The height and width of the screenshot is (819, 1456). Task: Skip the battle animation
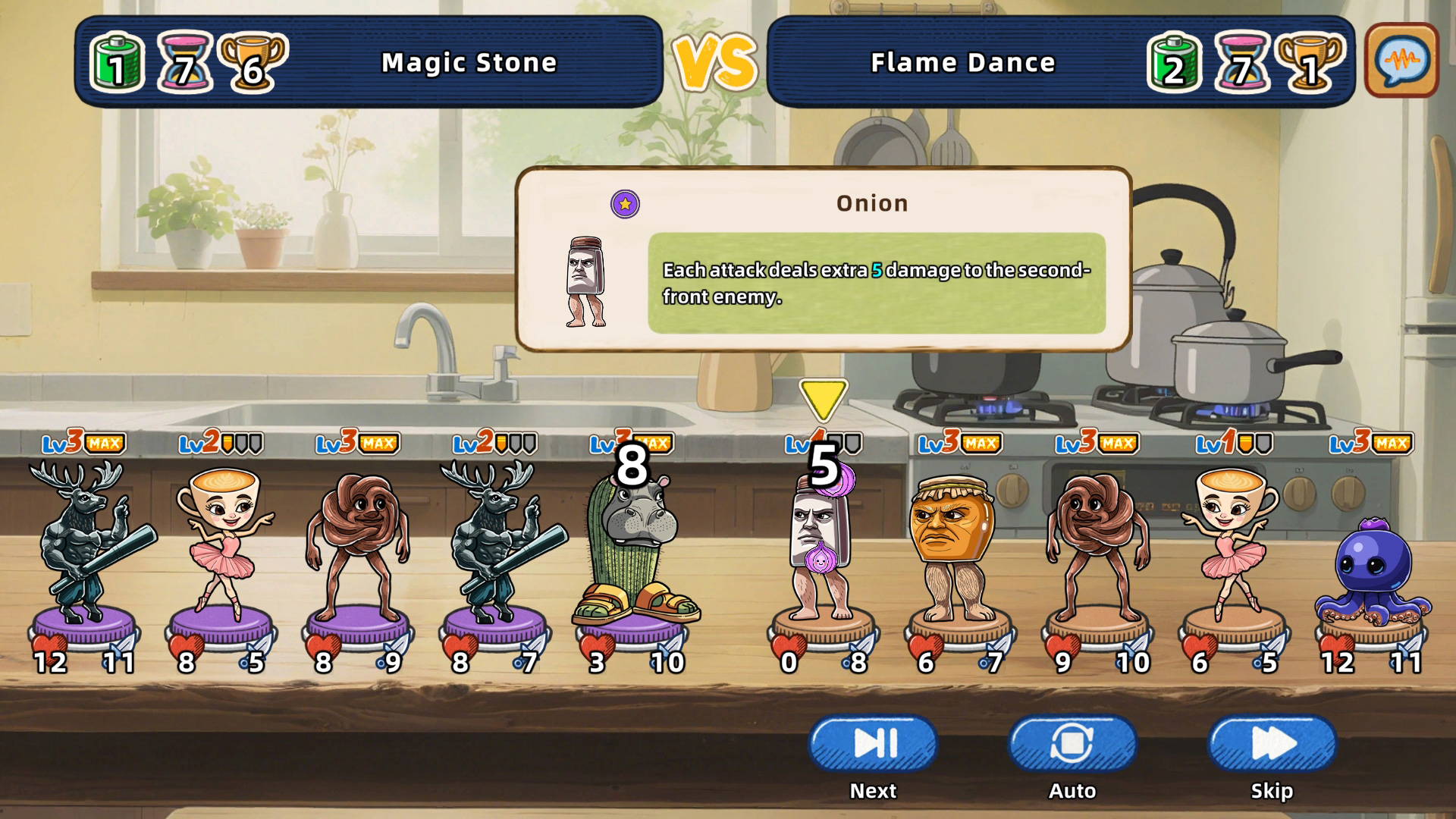pyautogui.click(x=1272, y=744)
